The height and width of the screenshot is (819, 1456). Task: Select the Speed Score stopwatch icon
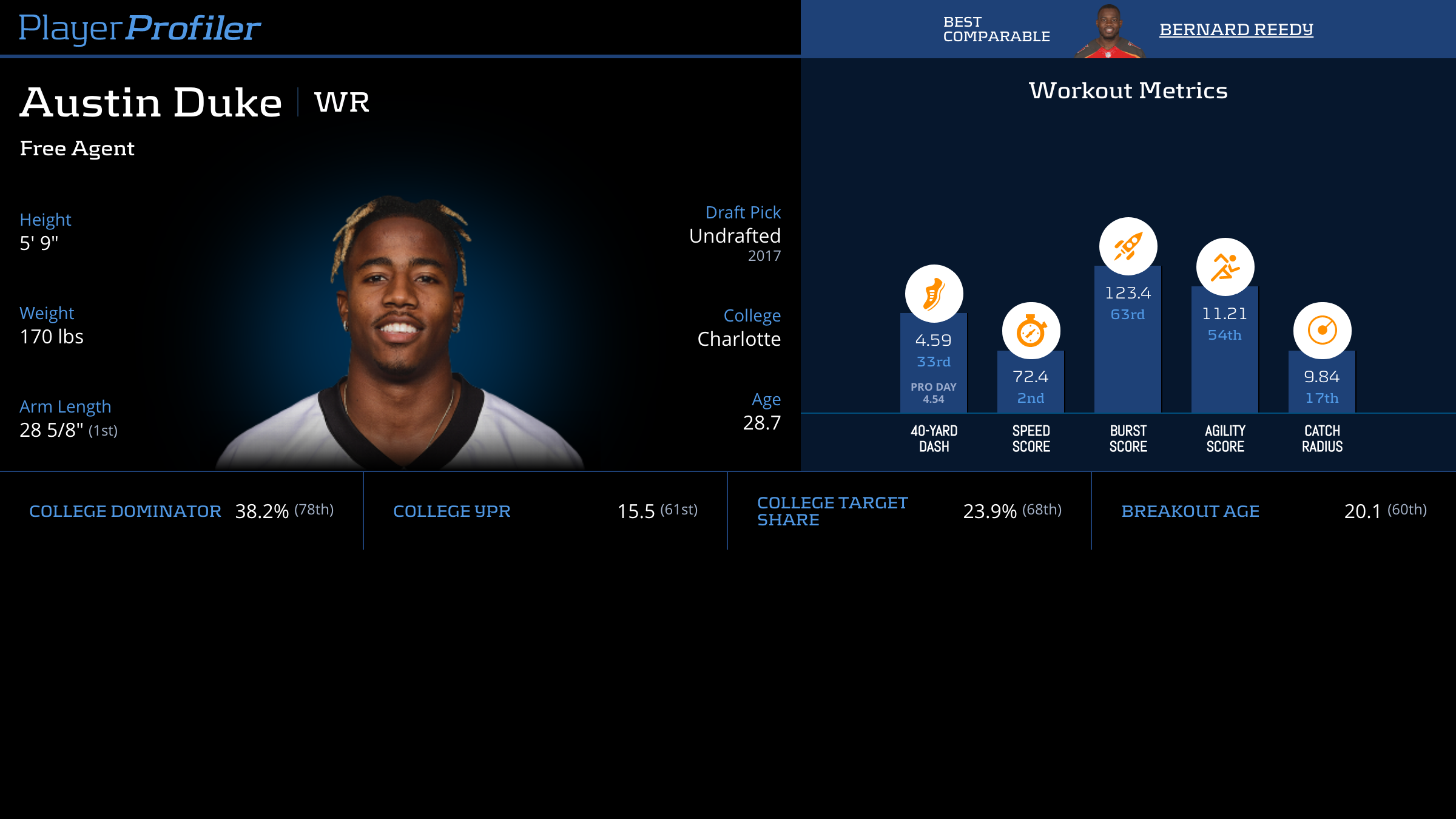click(1031, 331)
